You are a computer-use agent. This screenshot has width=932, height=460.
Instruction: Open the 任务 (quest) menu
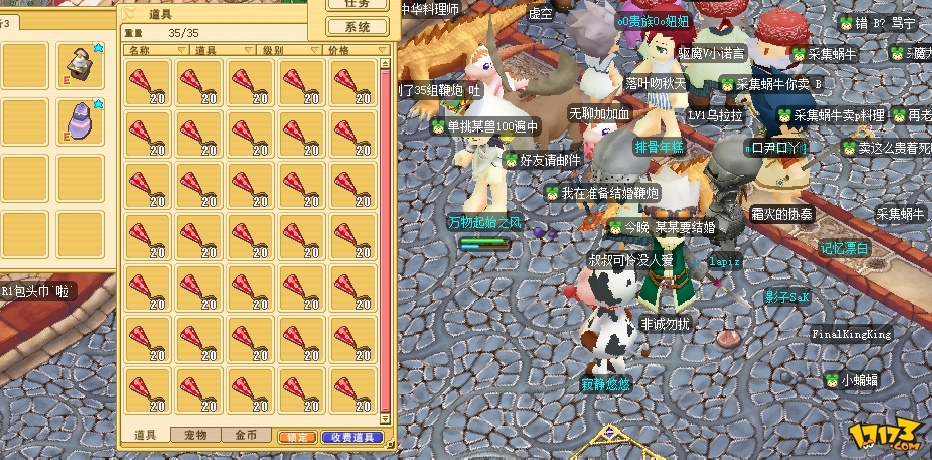tap(358, 4)
